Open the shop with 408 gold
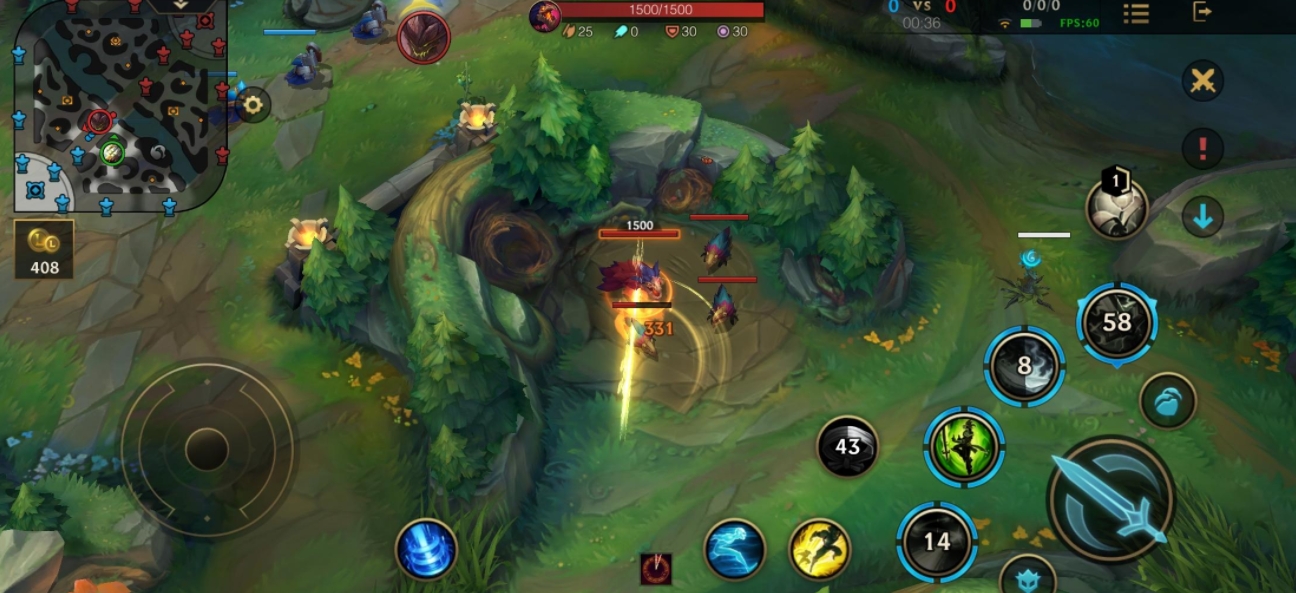The height and width of the screenshot is (593, 1296). (x=44, y=250)
